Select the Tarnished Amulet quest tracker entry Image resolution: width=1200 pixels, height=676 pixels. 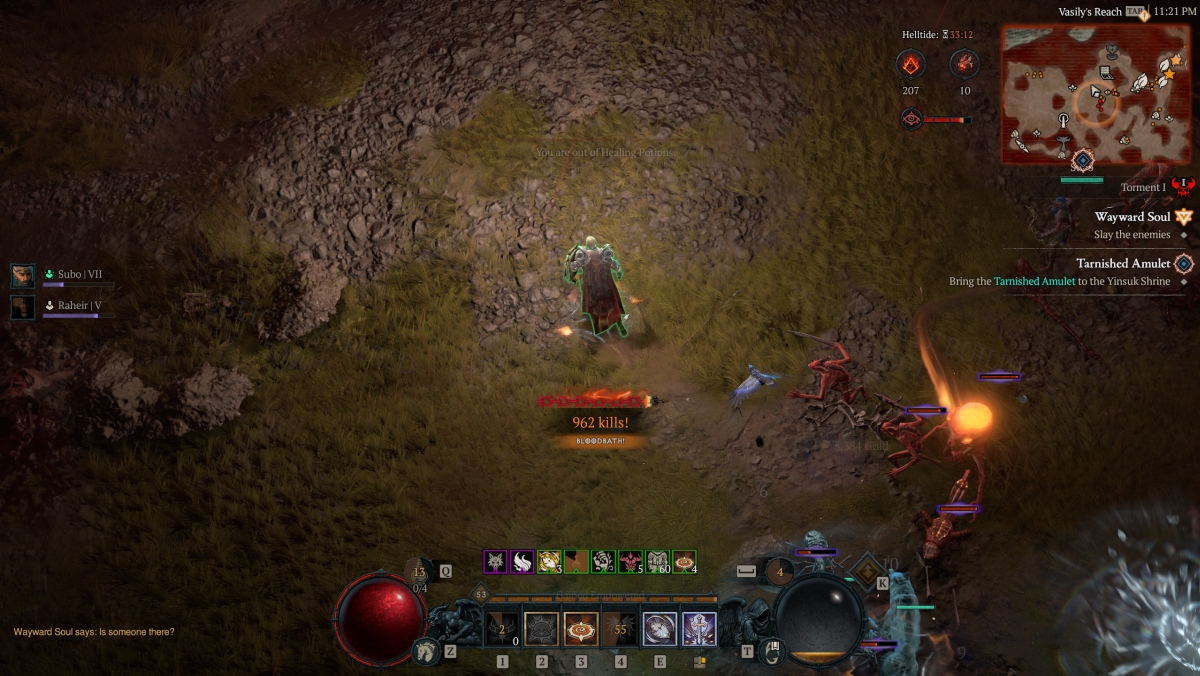coord(1122,263)
